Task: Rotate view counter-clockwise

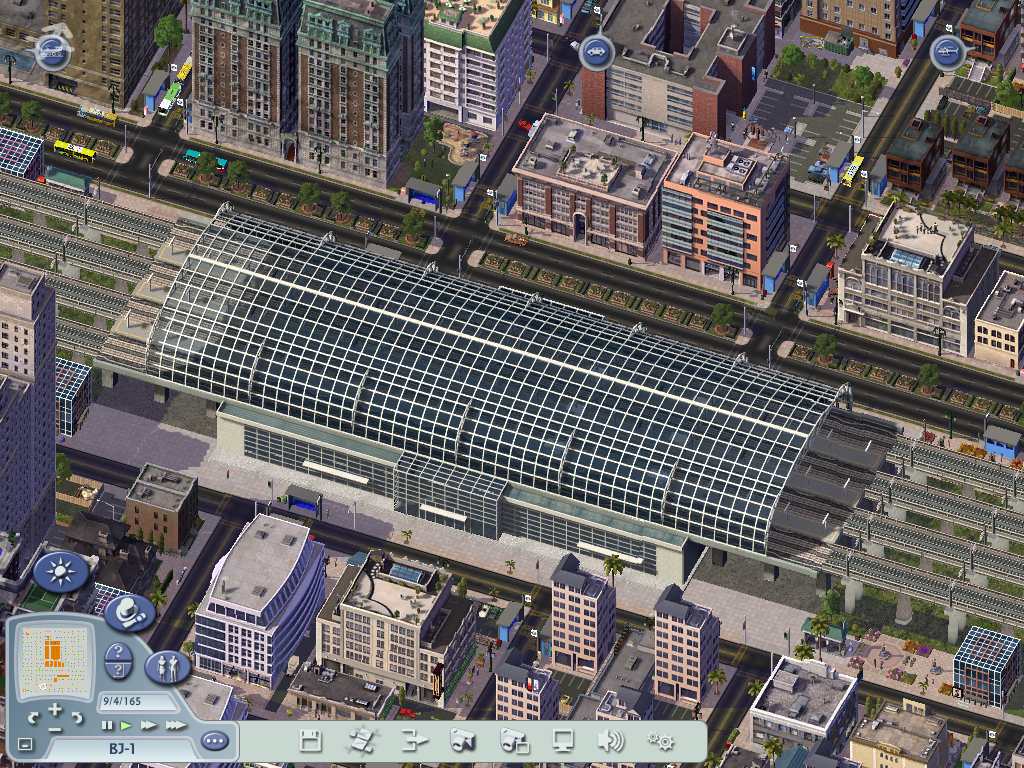Action: coord(33,718)
